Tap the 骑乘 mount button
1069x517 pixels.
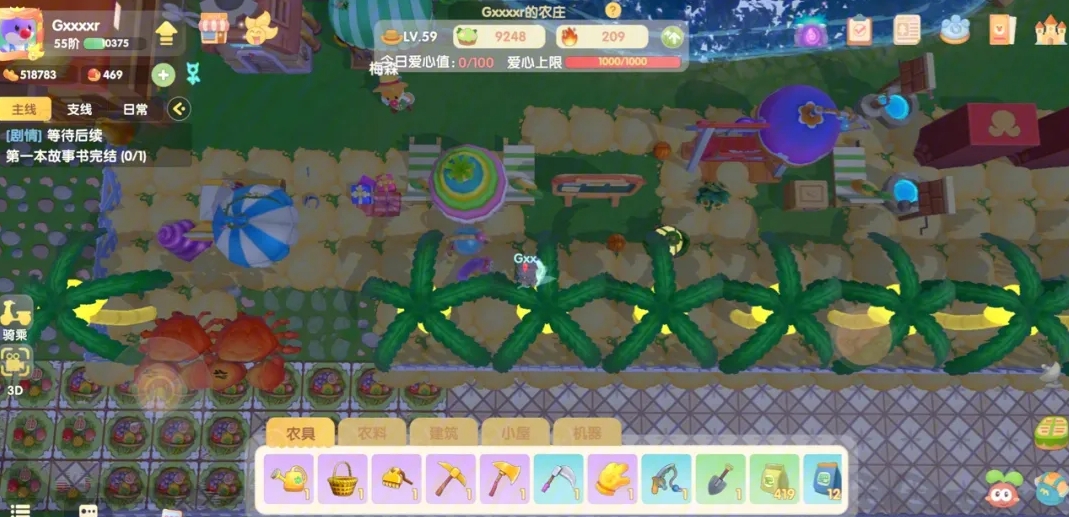[x=16, y=318]
